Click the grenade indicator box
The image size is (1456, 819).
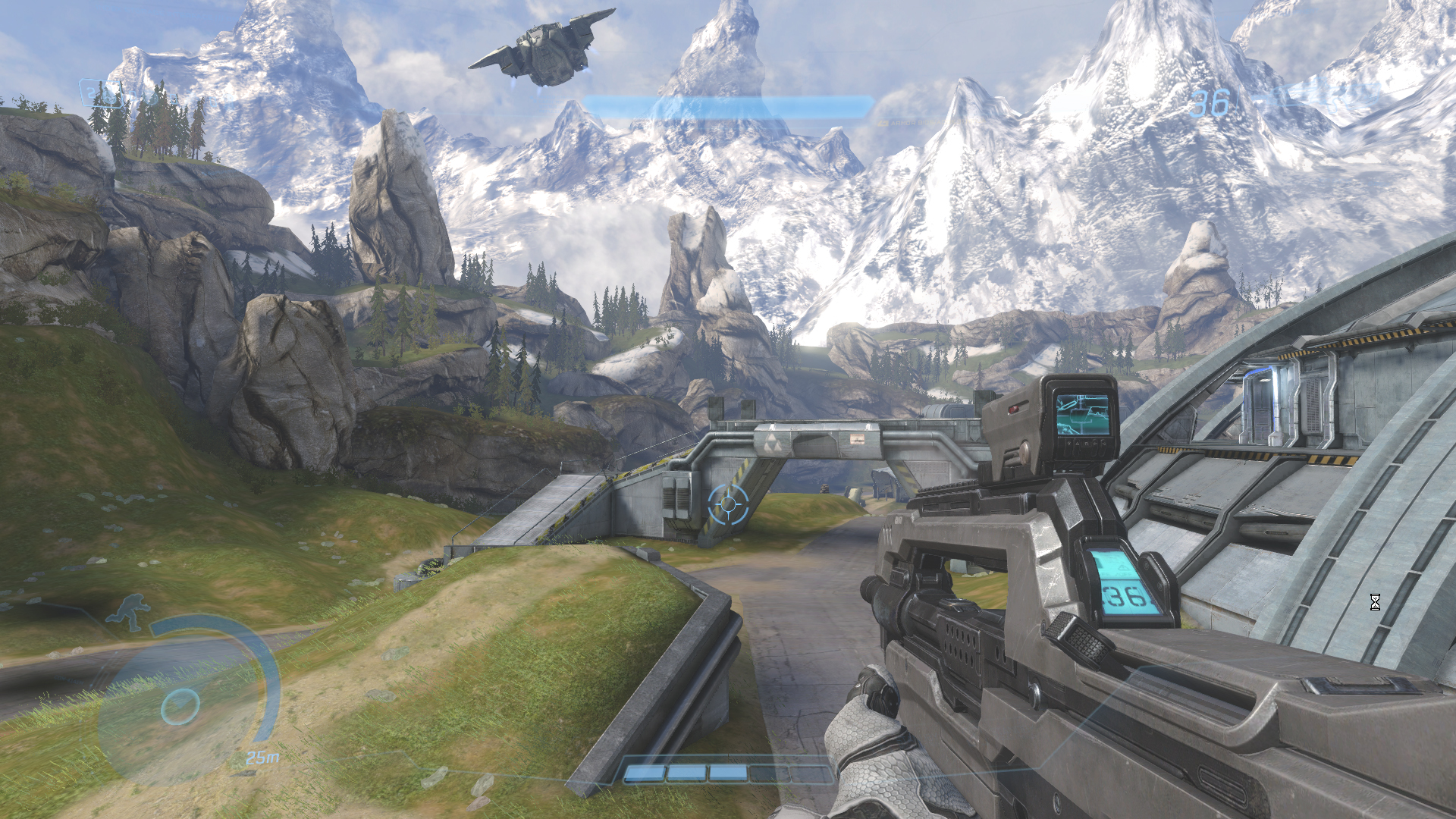pos(101,94)
